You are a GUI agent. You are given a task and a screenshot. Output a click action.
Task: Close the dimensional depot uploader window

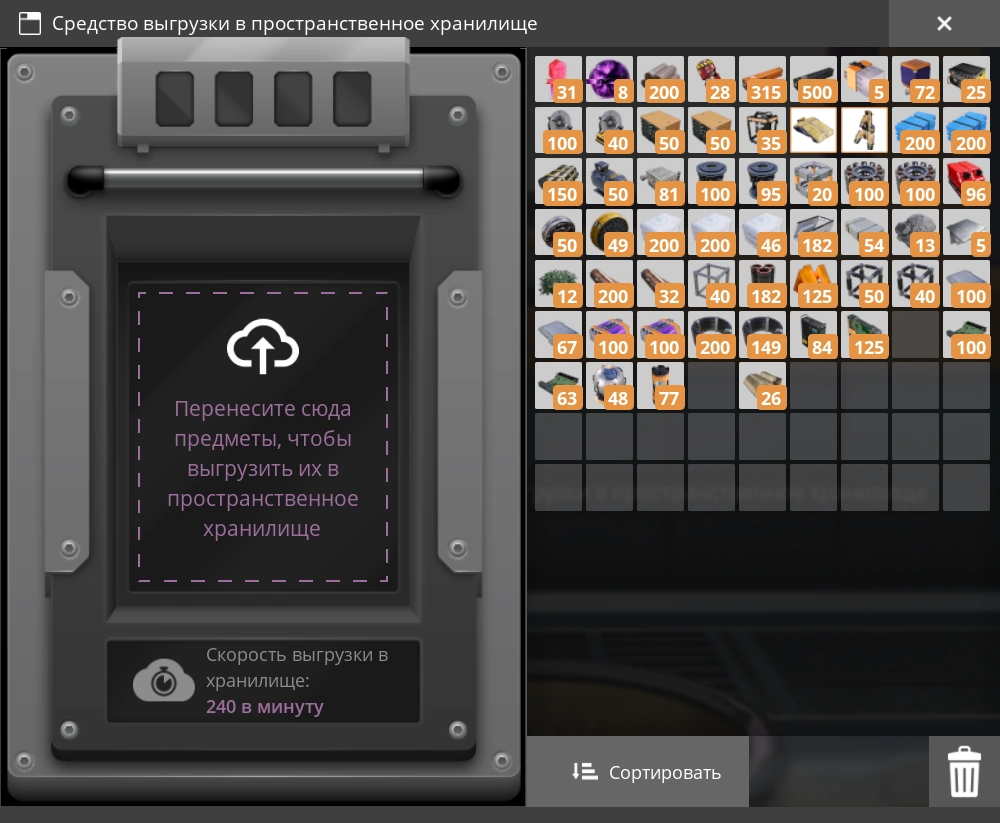coord(944,24)
